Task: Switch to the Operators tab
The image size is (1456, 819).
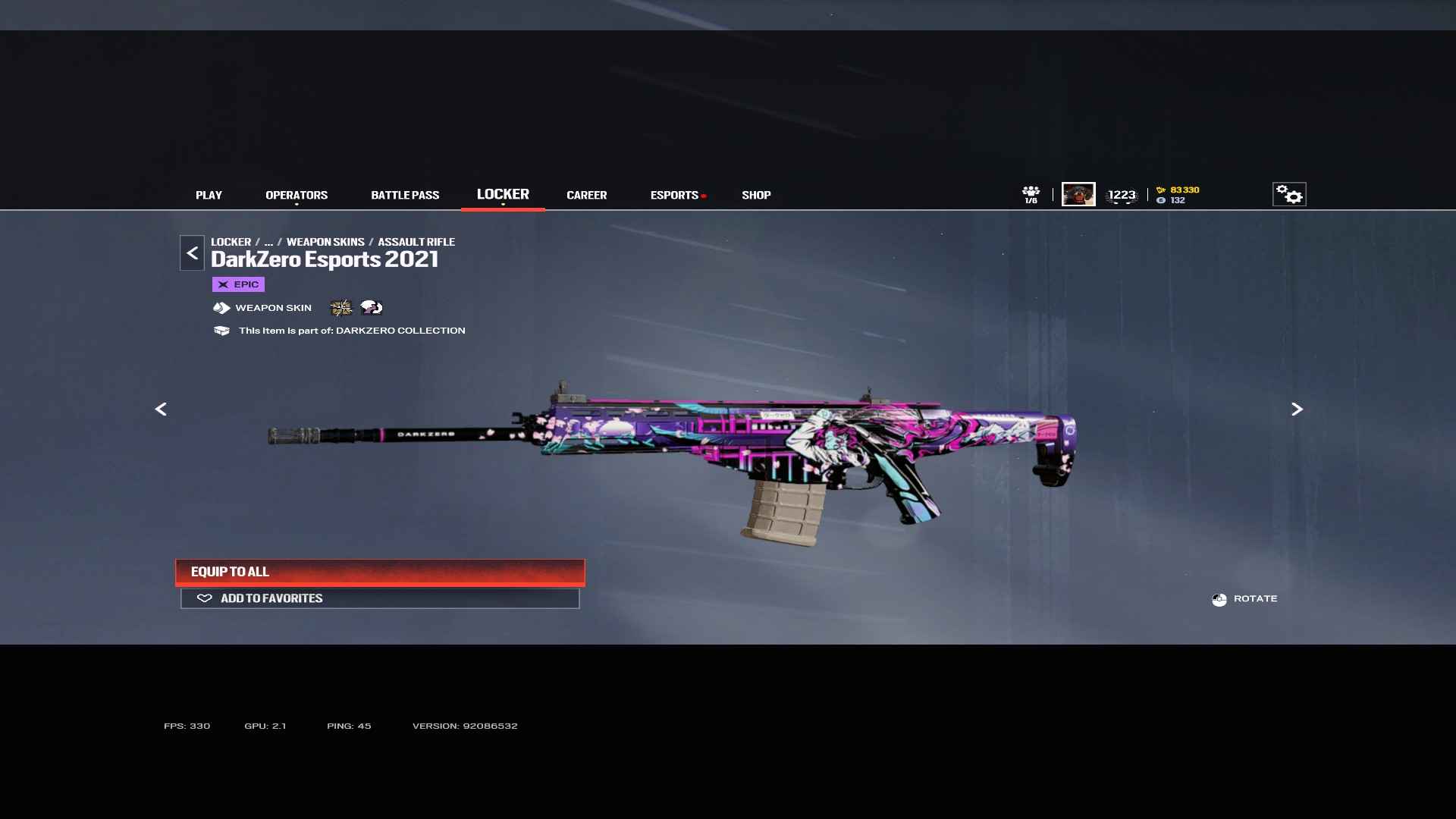Action: [x=297, y=195]
